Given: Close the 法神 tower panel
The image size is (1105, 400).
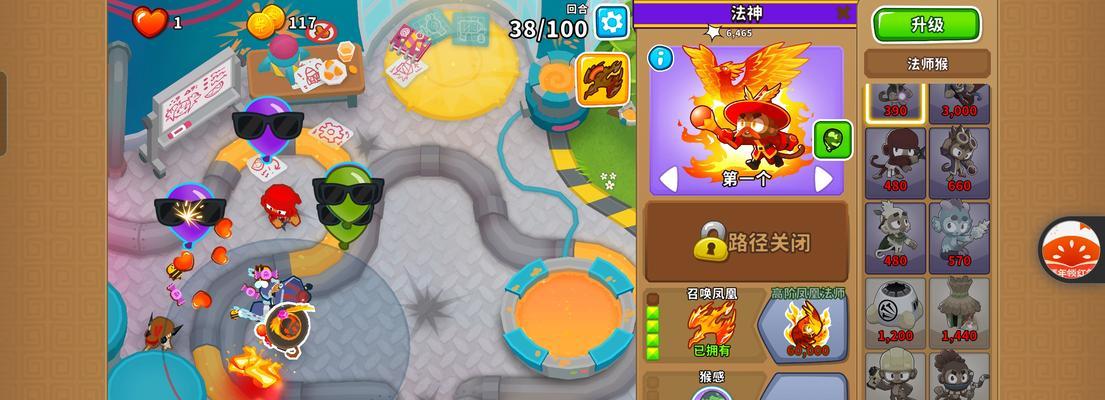Looking at the screenshot, I should pyautogui.click(x=844, y=13).
